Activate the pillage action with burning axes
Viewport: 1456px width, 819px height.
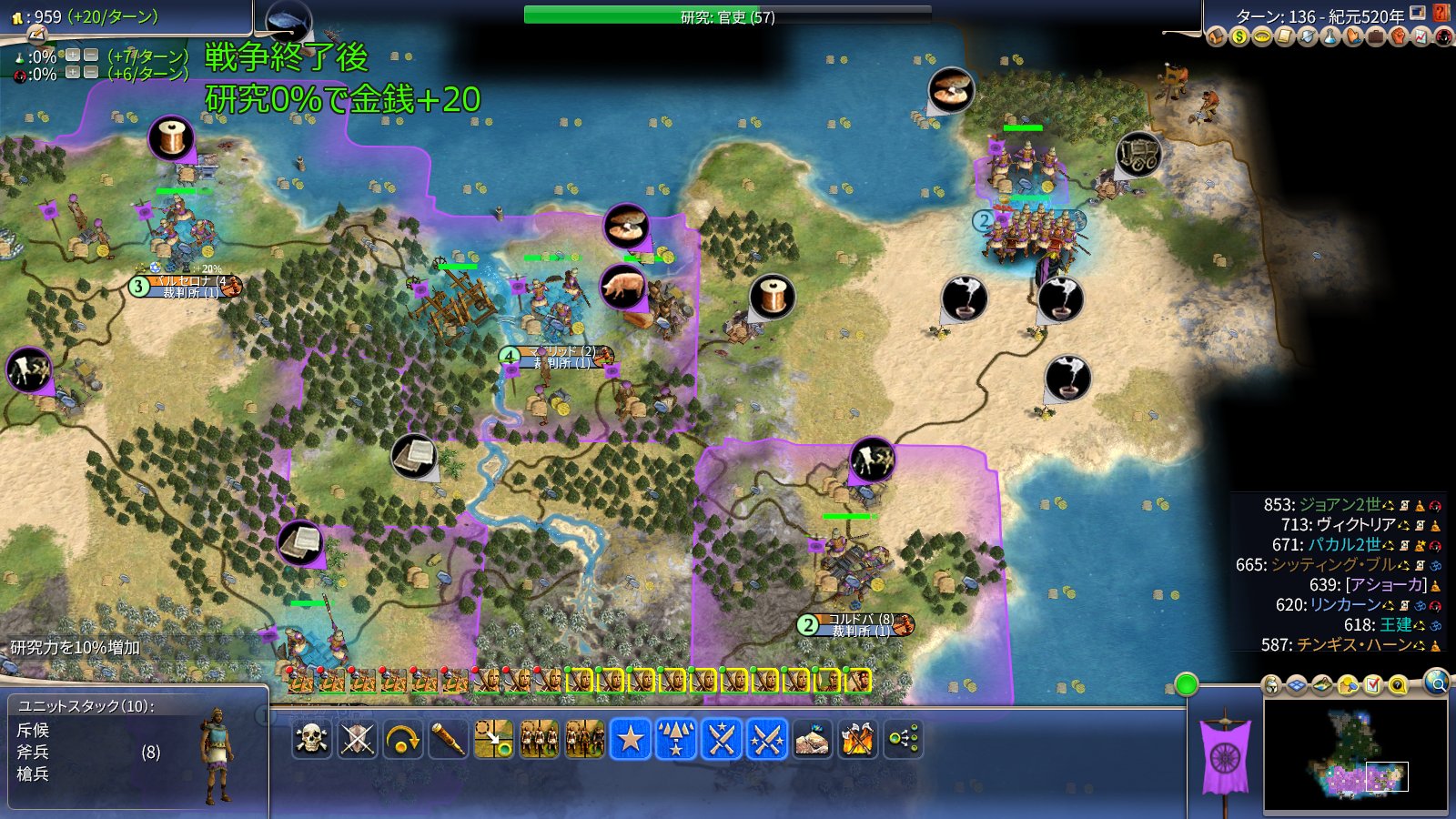click(x=857, y=739)
